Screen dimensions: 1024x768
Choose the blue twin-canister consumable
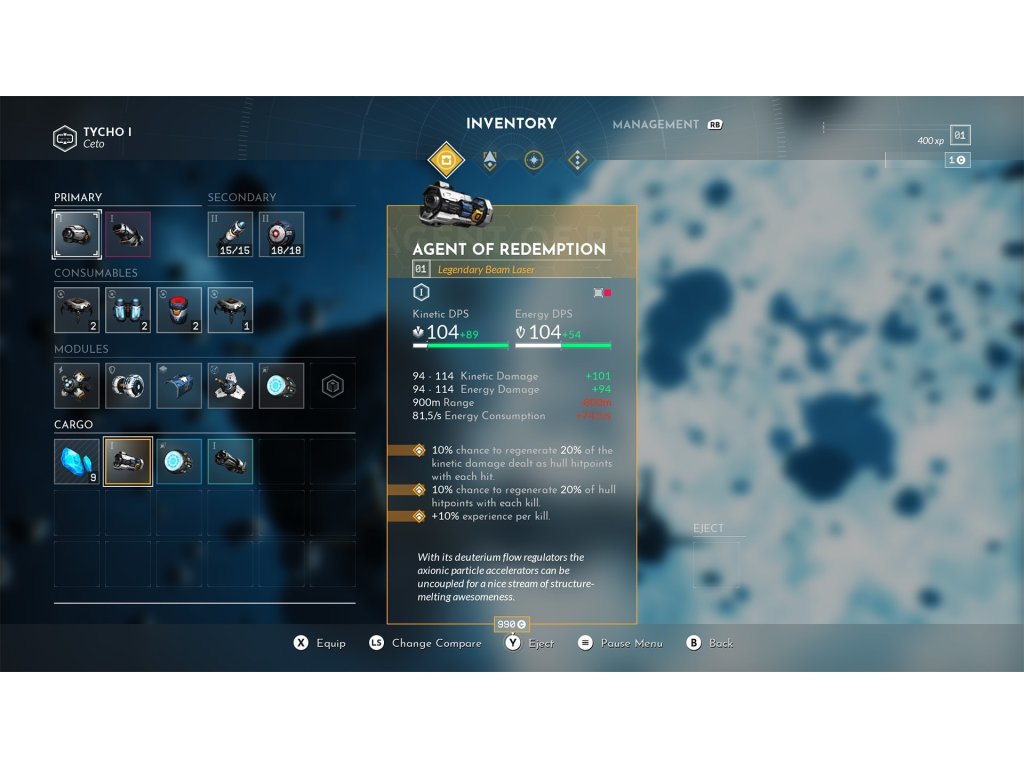tap(128, 310)
